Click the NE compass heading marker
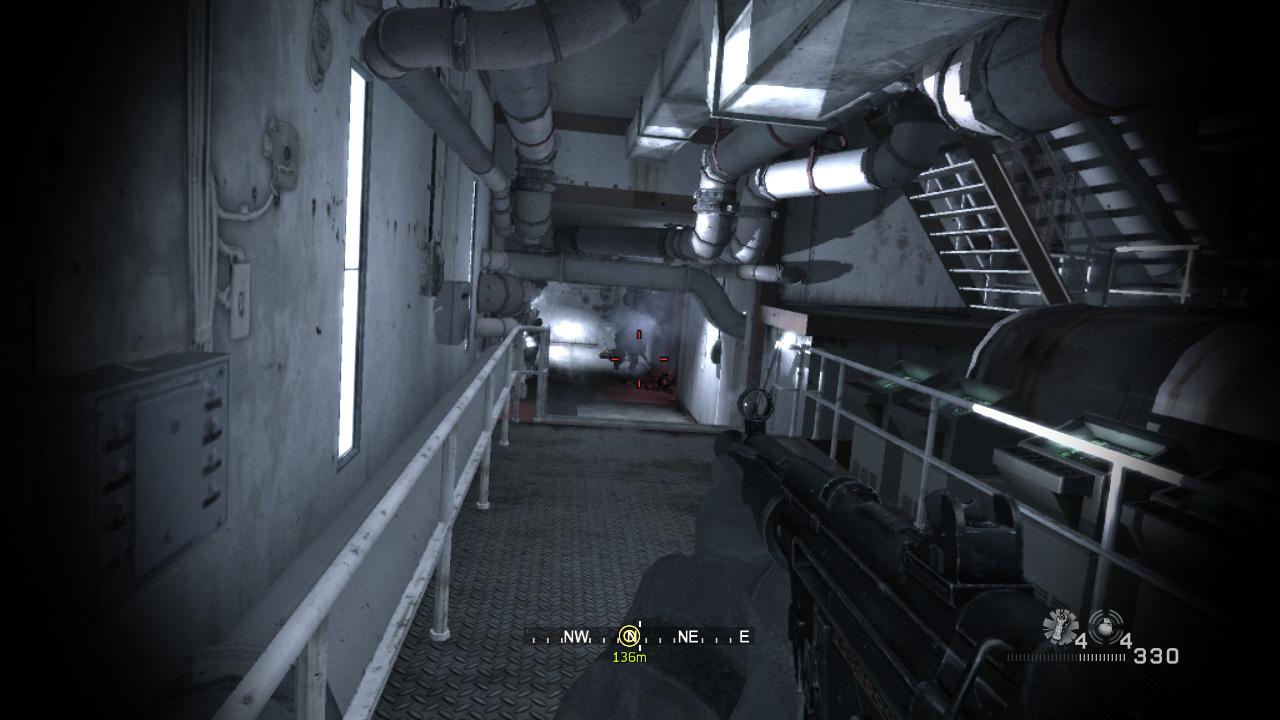This screenshot has height=720, width=1280. click(x=687, y=636)
